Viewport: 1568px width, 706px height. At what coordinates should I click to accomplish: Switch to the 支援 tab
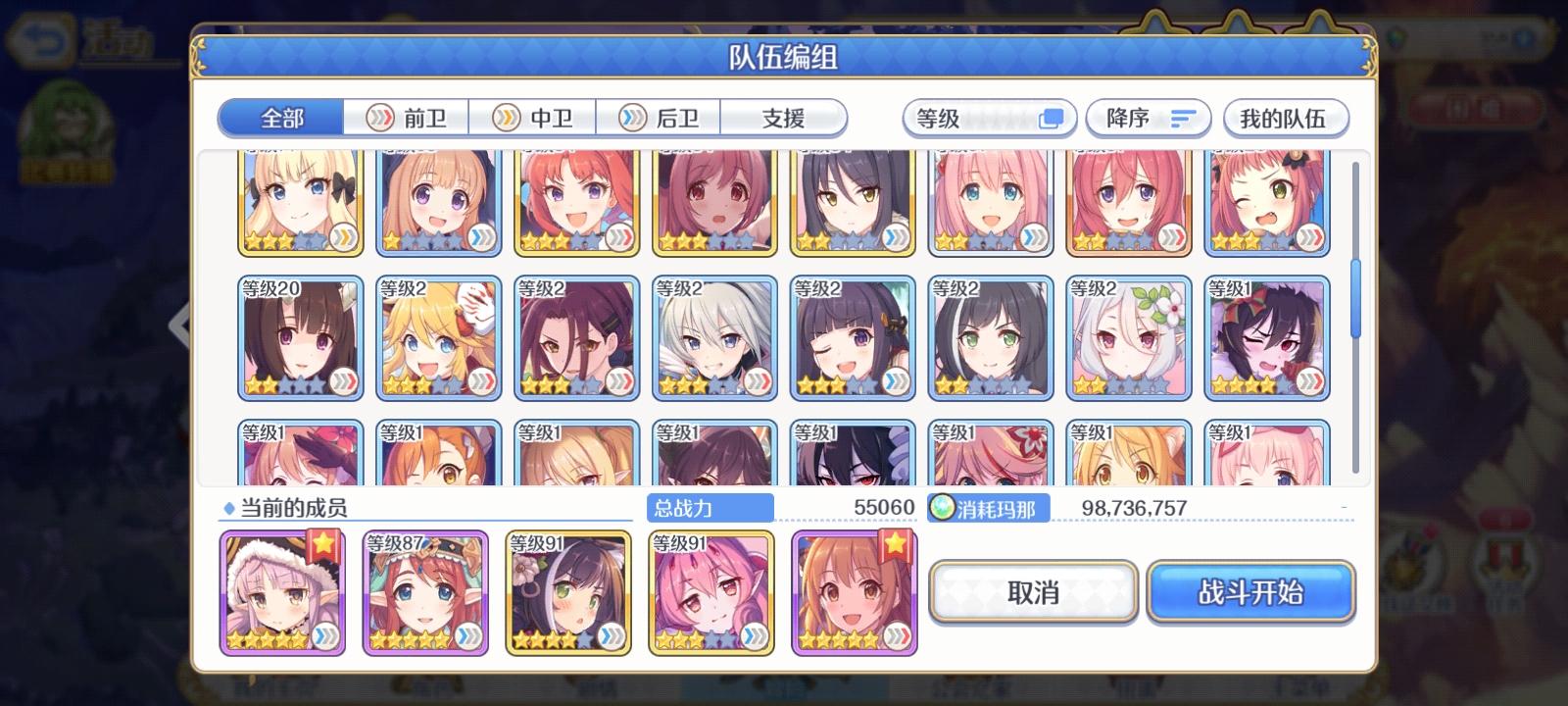click(x=784, y=117)
